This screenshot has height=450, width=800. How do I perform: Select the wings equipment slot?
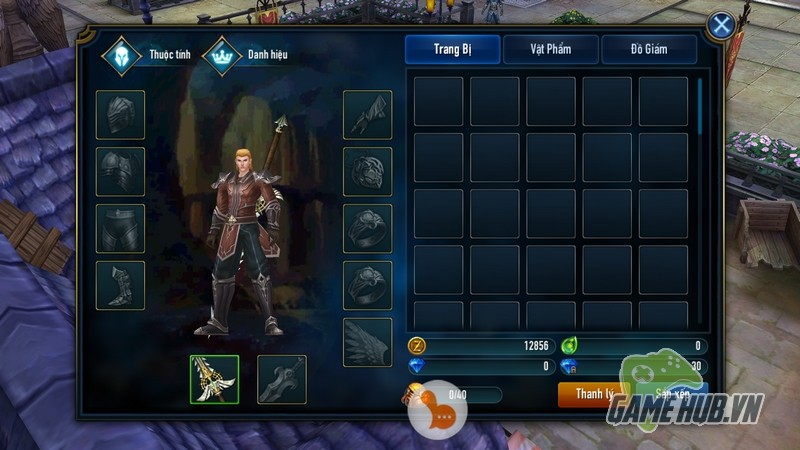click(368, 342)
